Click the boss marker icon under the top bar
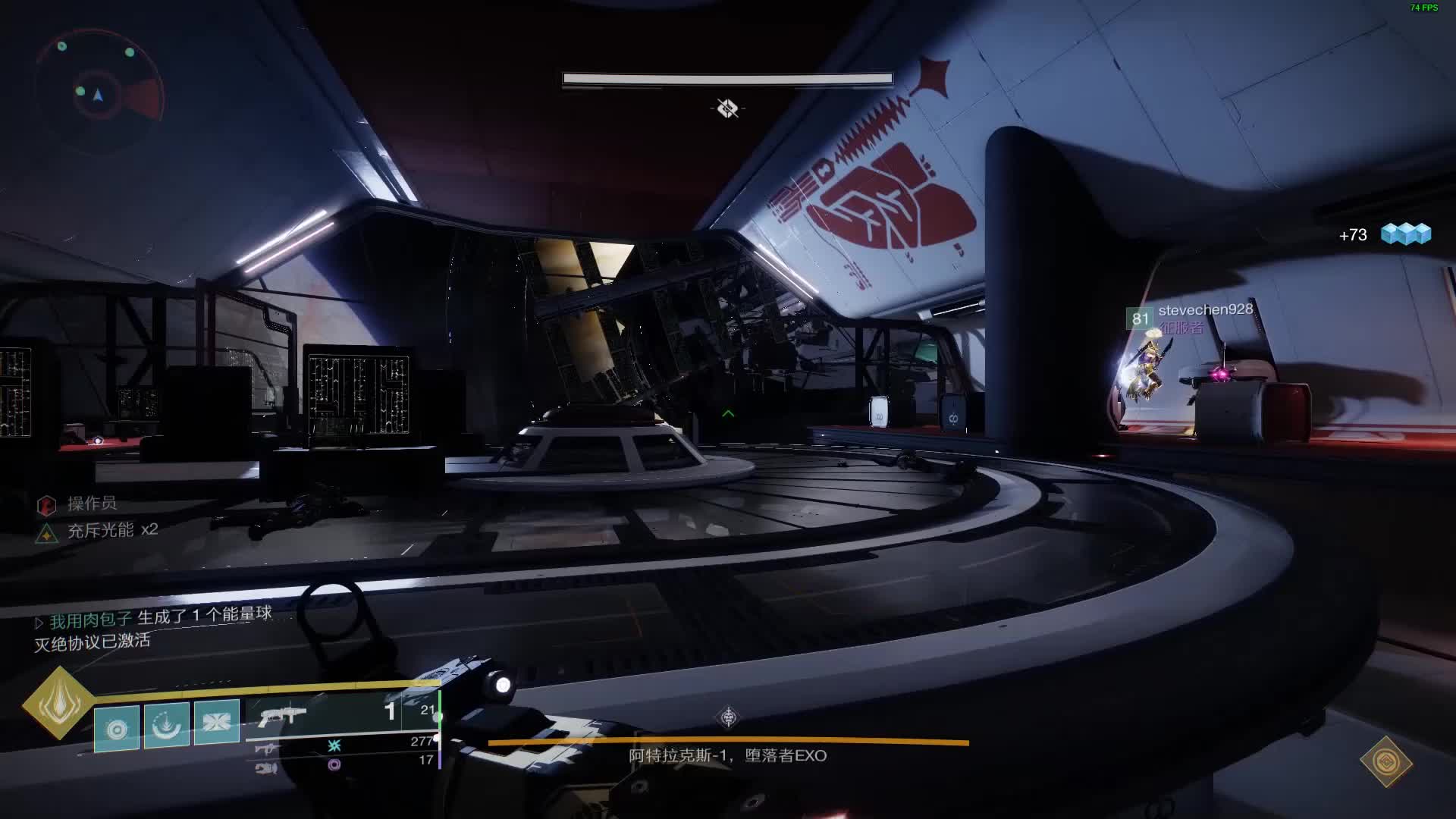 727,108
